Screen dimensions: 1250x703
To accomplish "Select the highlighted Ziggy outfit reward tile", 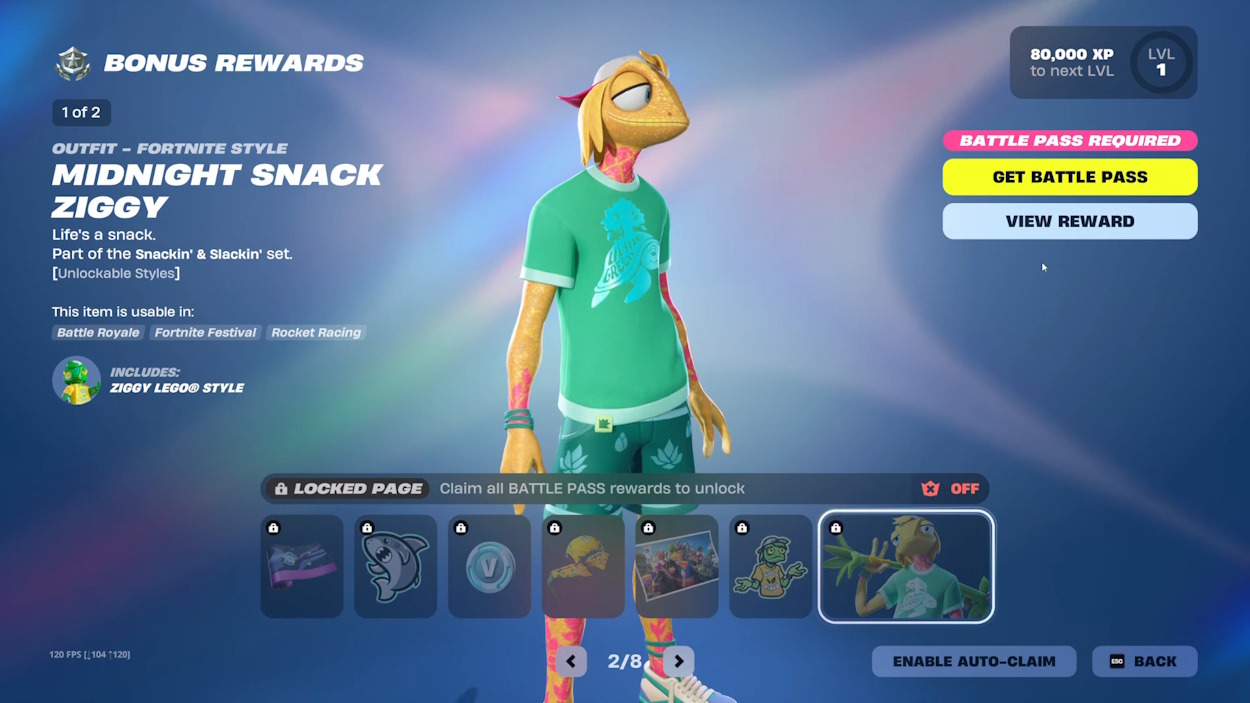I will point(906,566).
